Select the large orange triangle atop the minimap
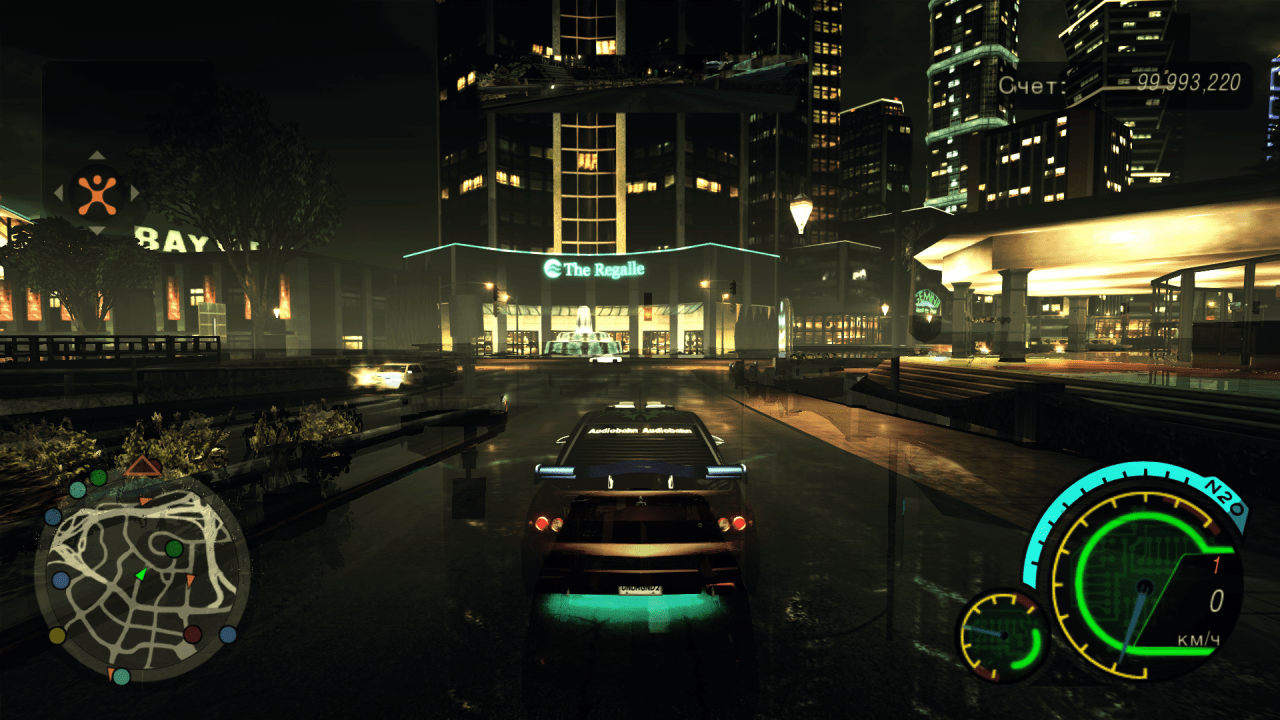The width and height of the screenshot is (1280, 720). point(143,465)
